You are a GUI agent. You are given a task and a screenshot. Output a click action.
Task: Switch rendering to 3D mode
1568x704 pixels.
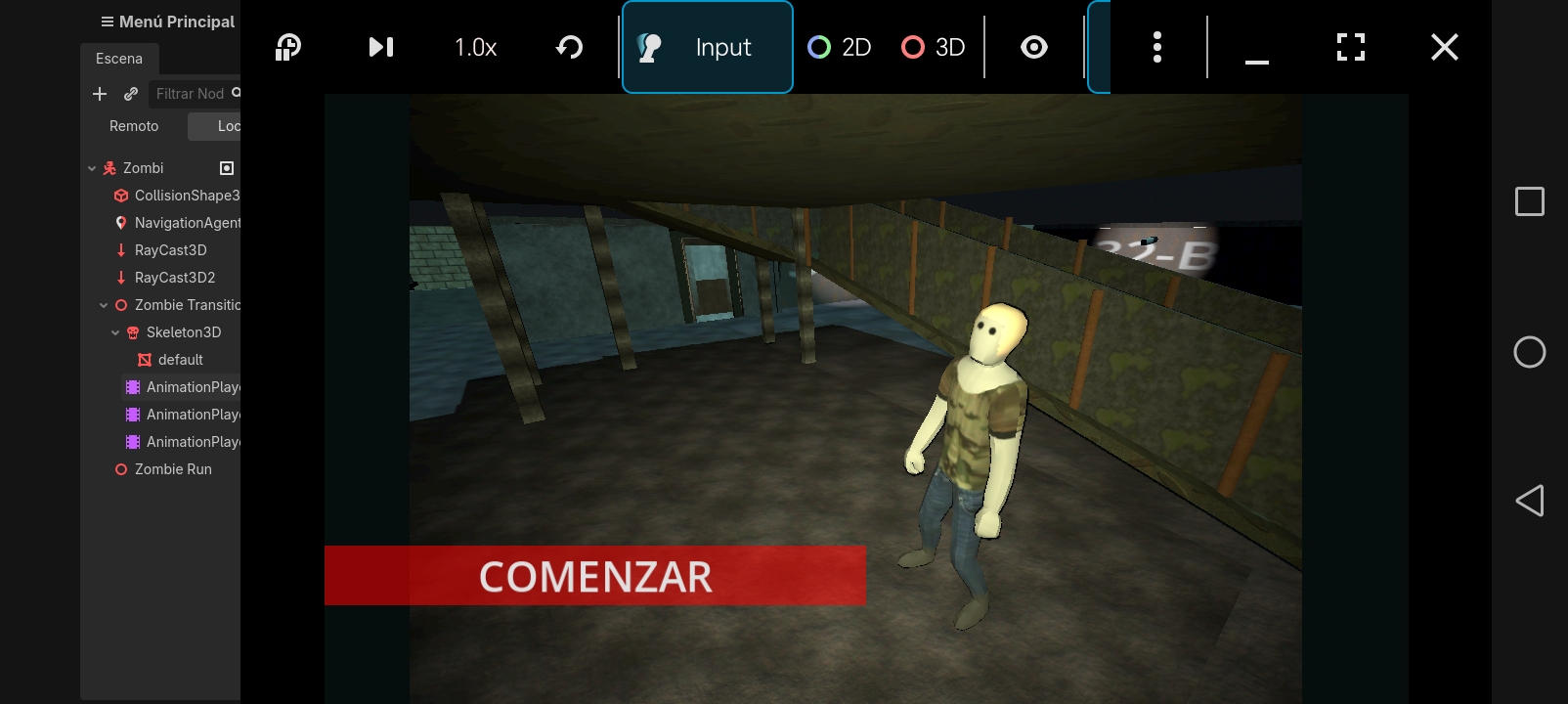932,47
